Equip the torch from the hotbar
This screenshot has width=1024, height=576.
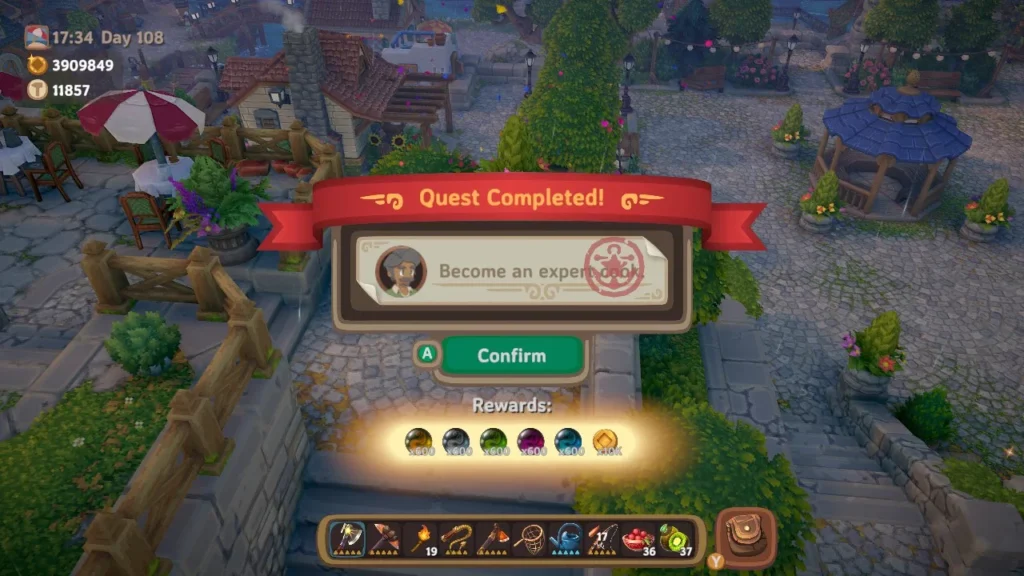click(x=420, y=540)
